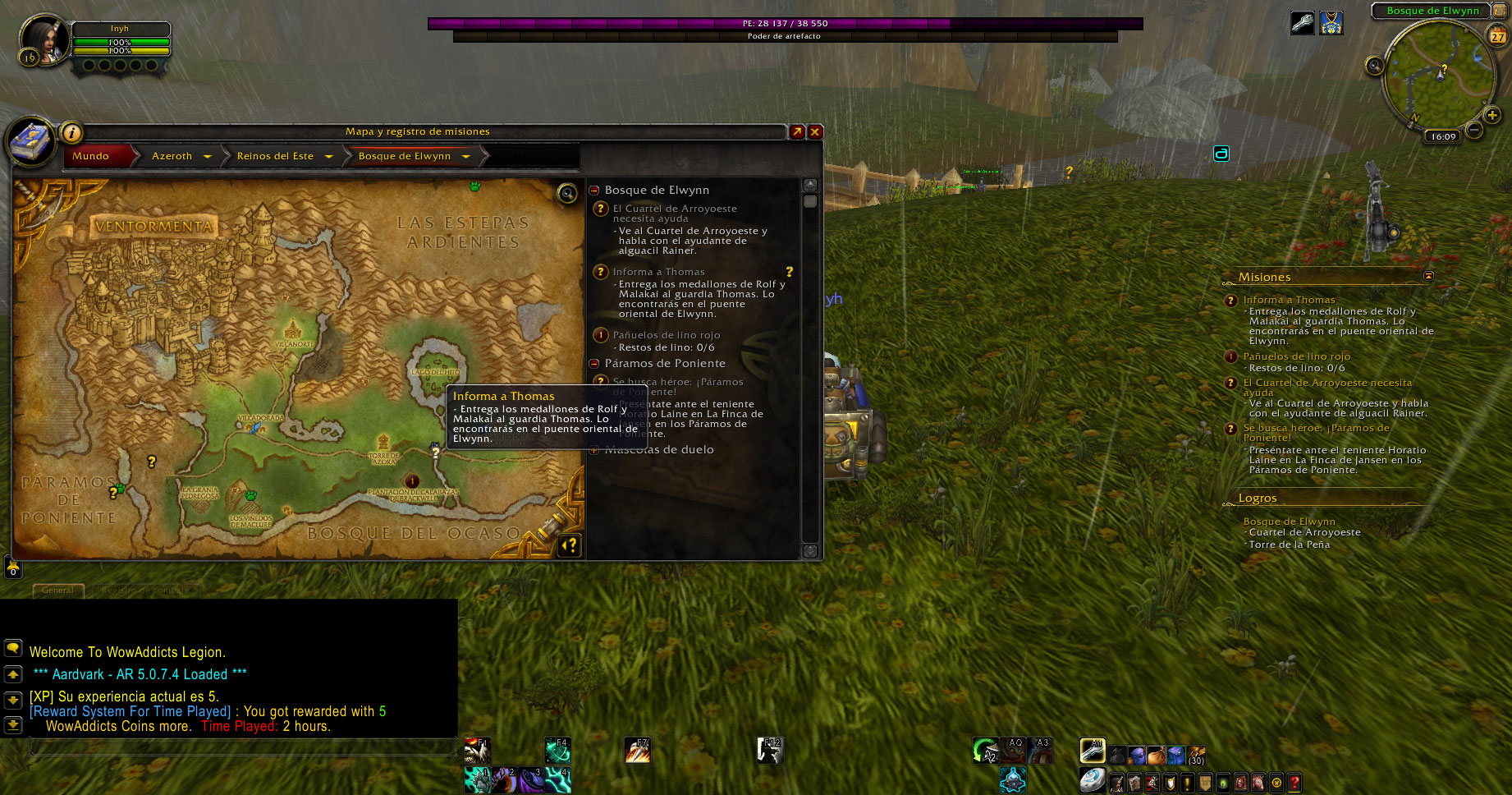Open the minimap tracking magnifier button

tap(1374, 67)
